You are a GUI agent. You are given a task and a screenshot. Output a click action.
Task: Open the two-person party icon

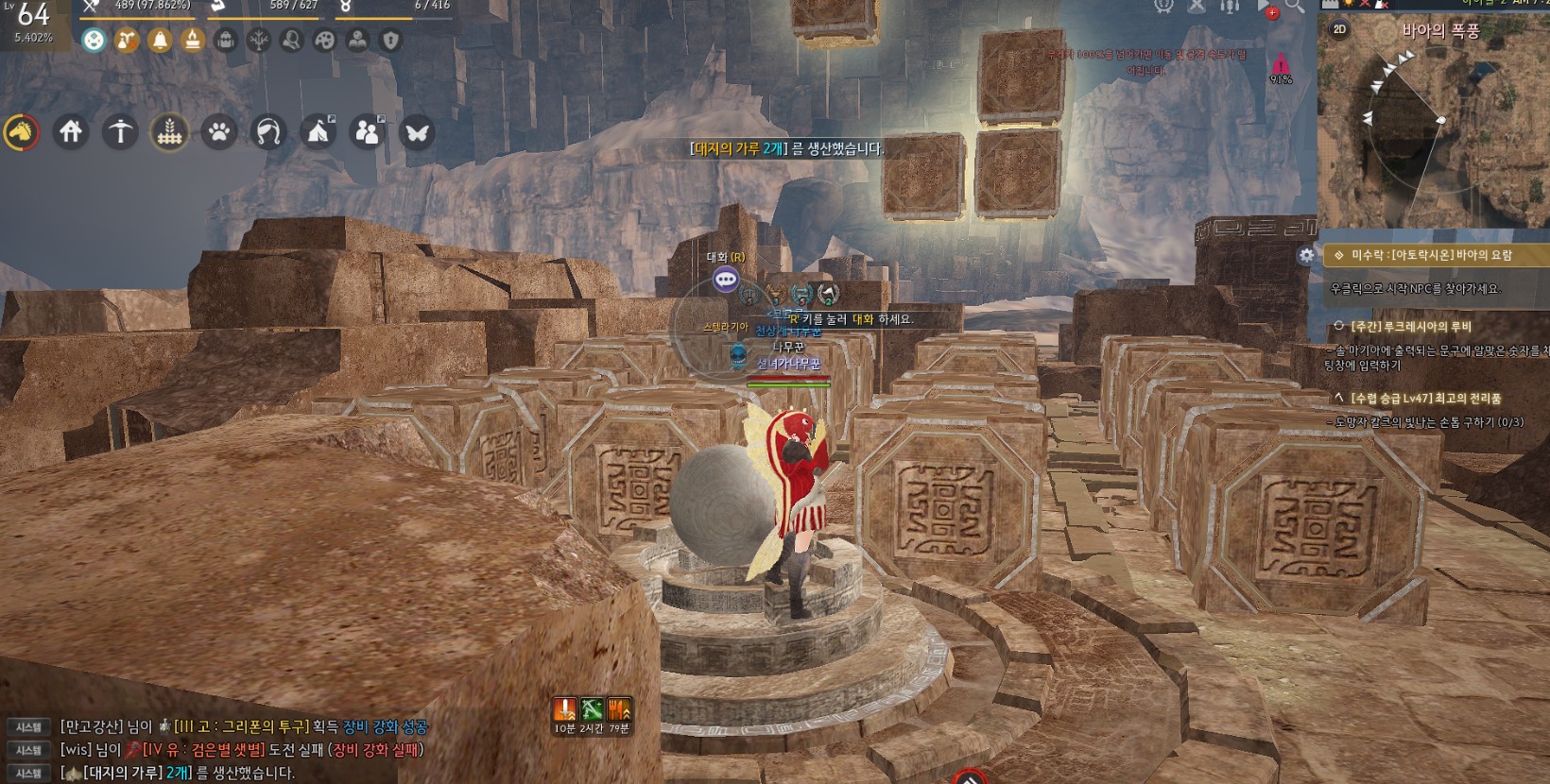367,132
